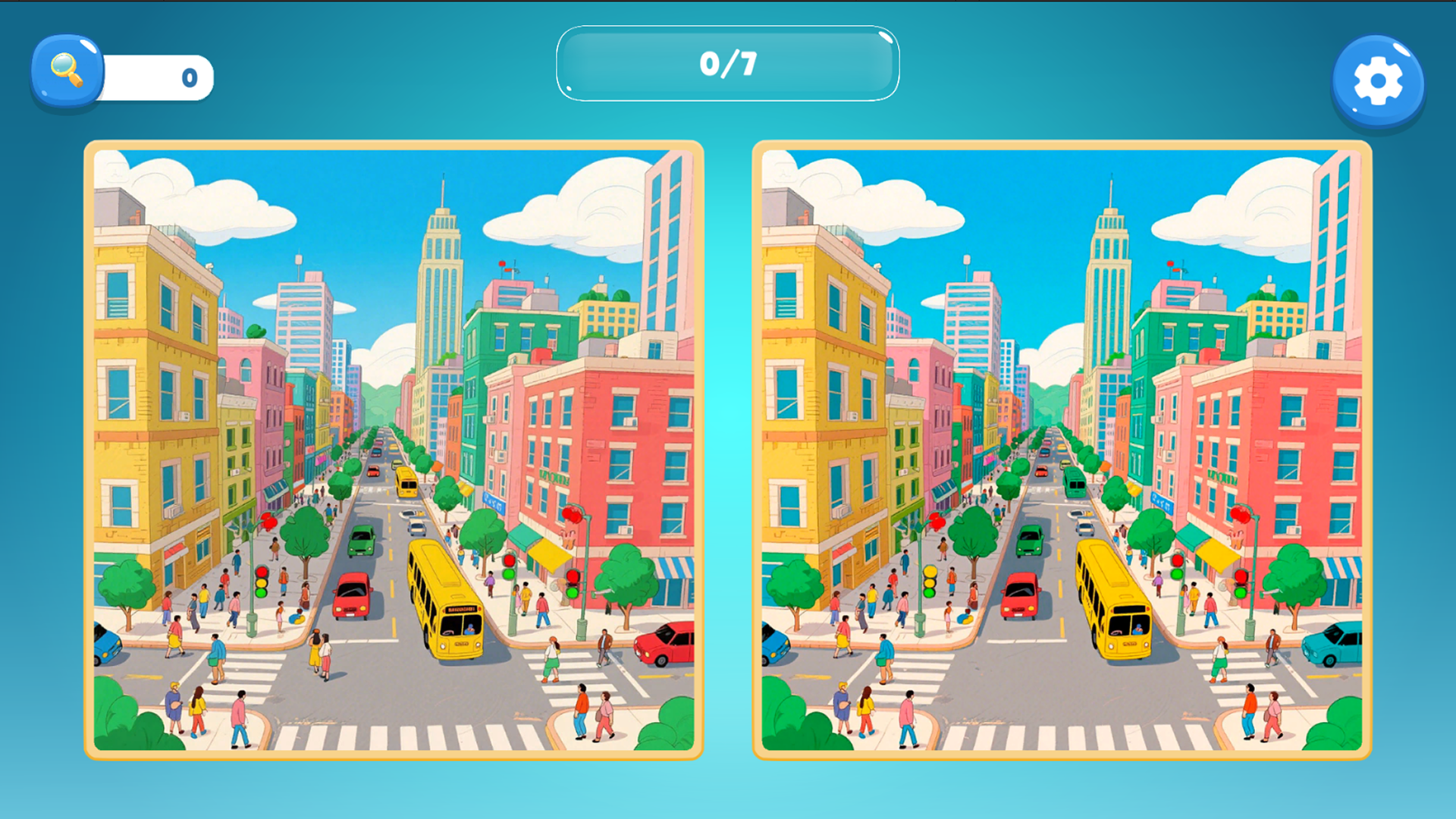Image resolution: width=1456 pixels, height=819 pixels.
Task: Click the hint counter showing zero
Action: pos(188,76)
